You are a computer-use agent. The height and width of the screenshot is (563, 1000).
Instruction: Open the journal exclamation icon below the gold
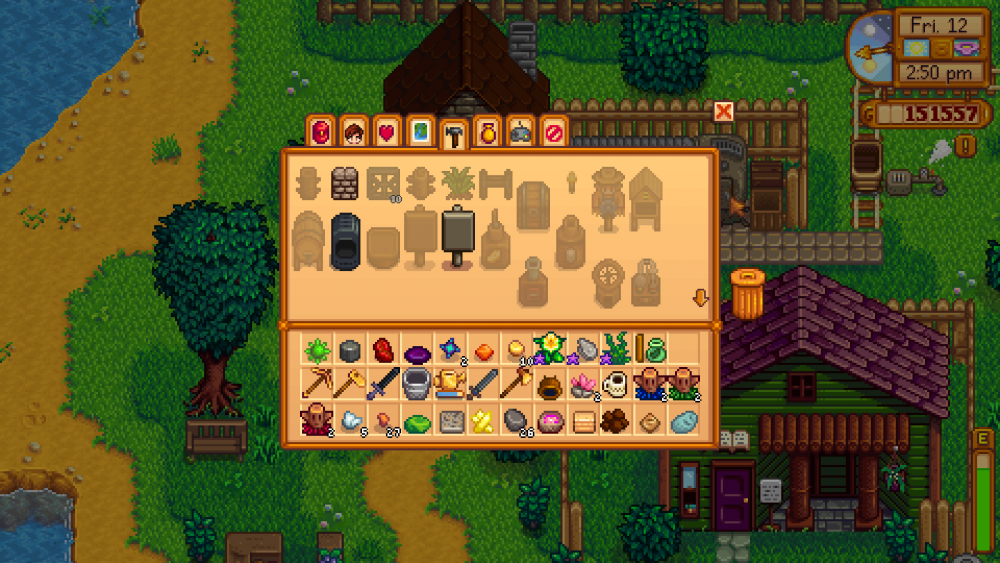pos(967,146)
